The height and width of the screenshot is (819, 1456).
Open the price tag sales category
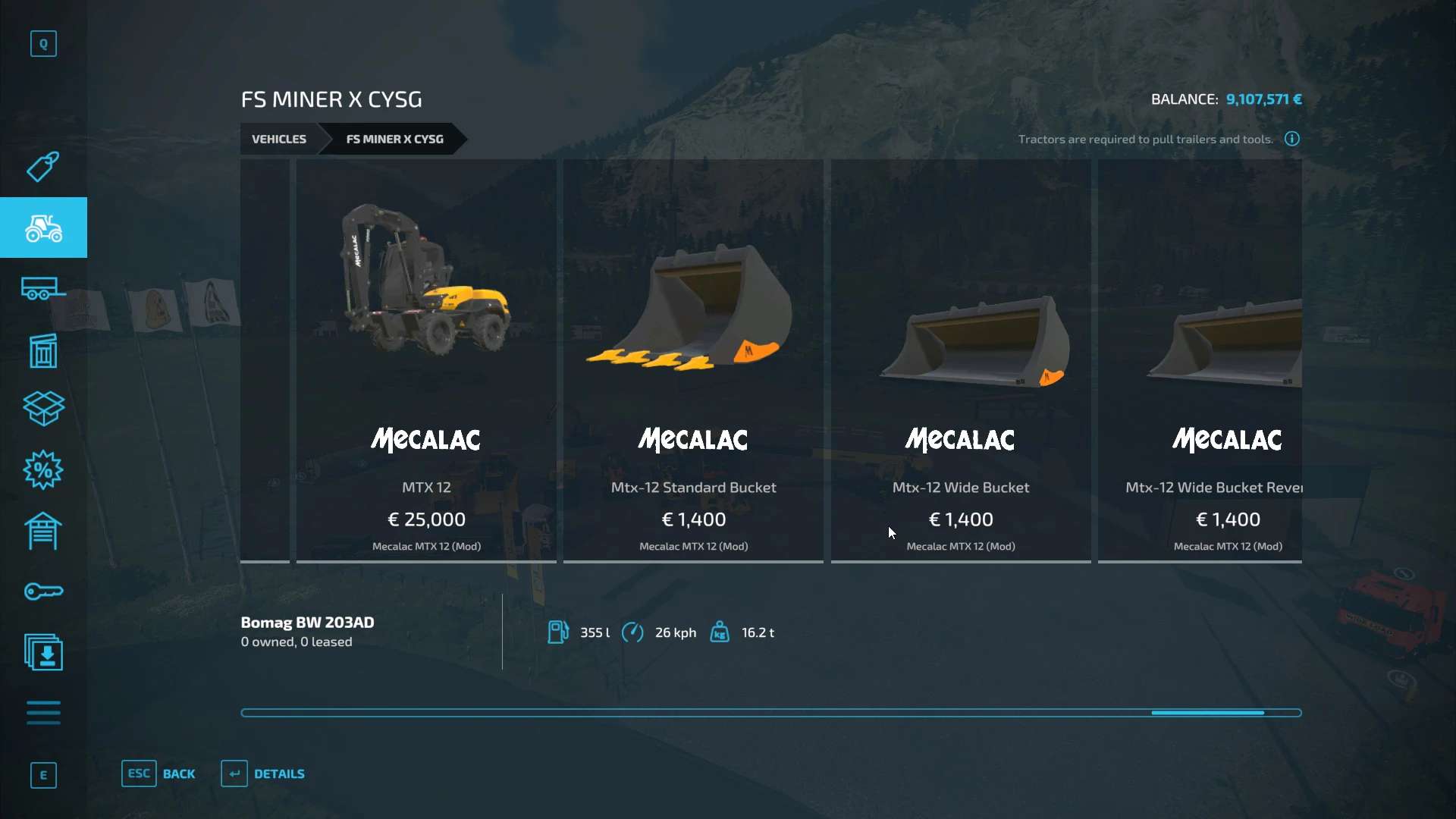43,167
